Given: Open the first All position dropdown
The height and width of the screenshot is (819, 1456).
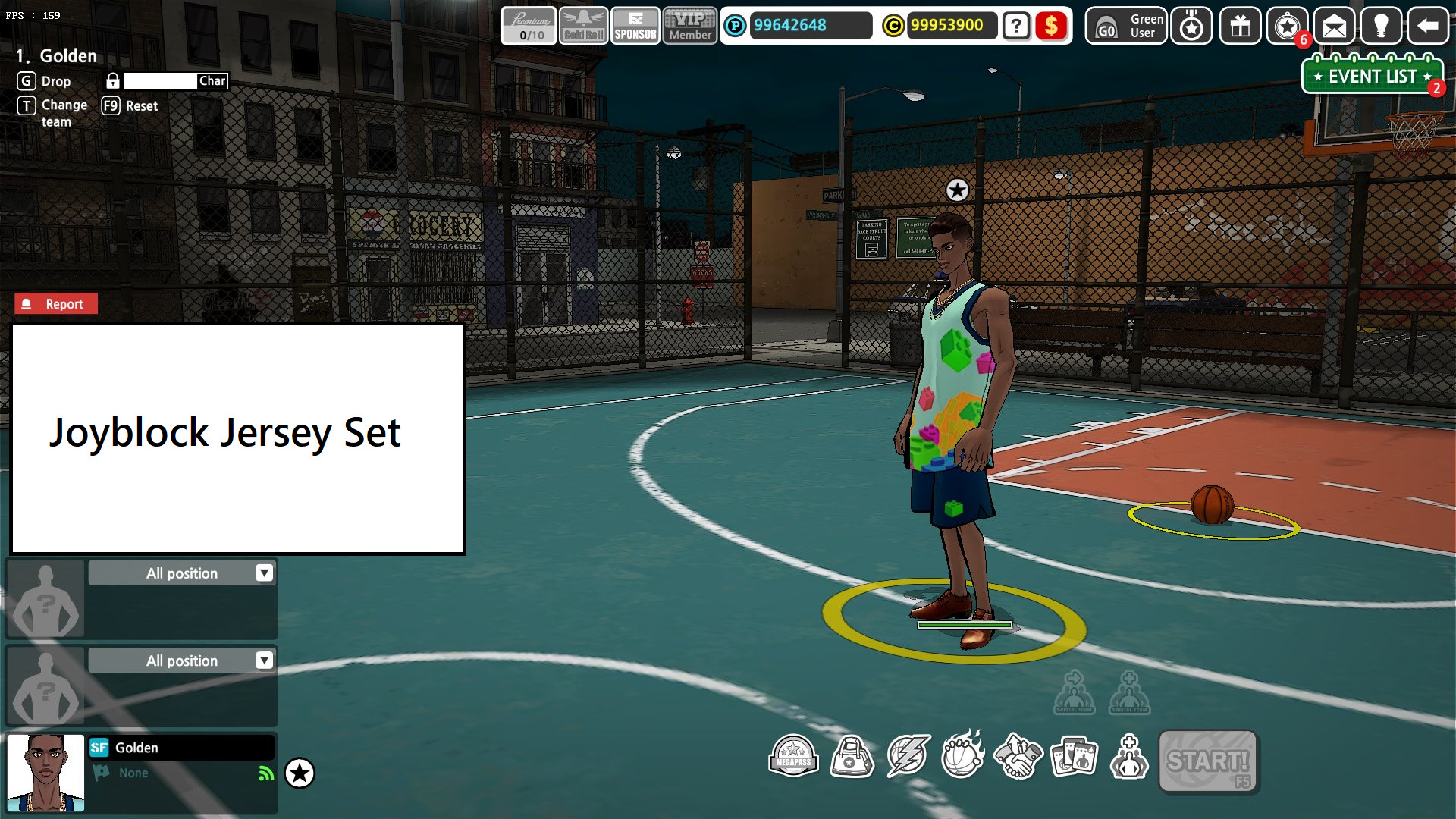Looking at the screenshot, I should tap(182, 573).
